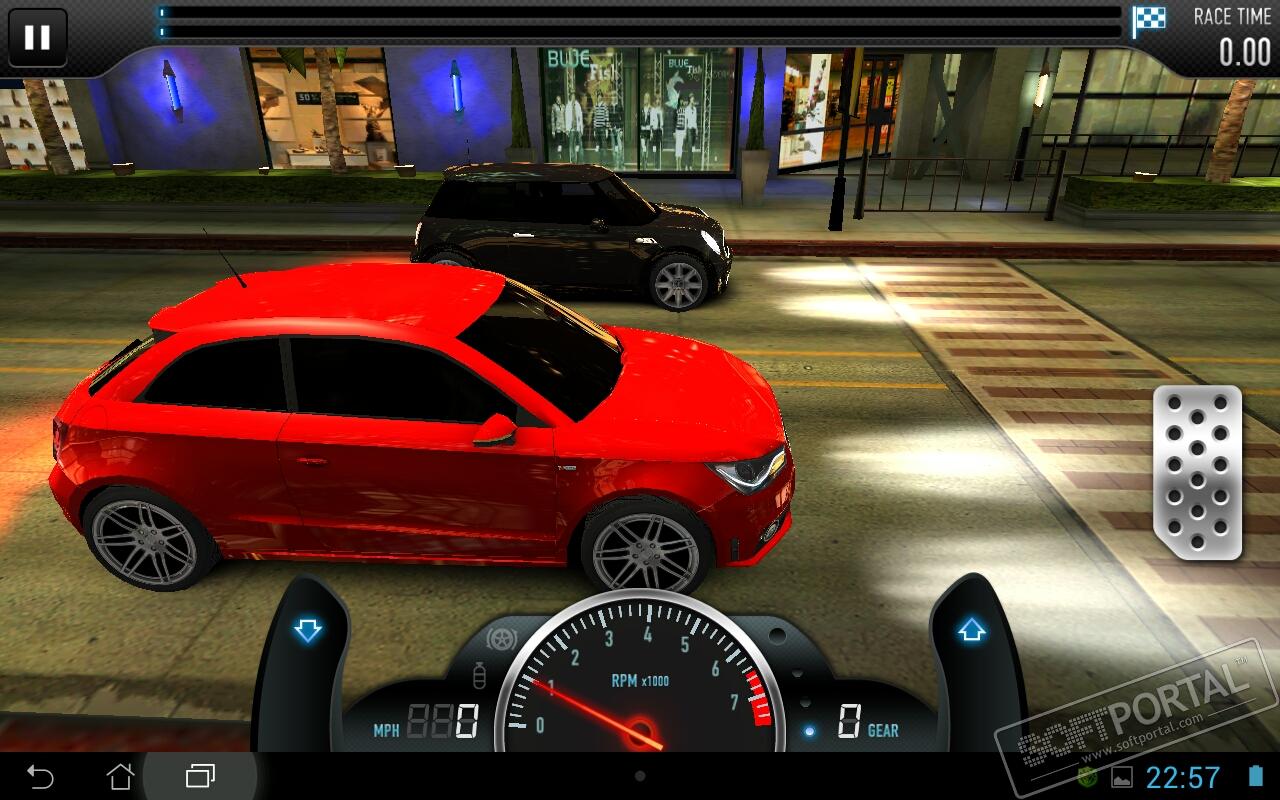1280x800 pixels.
Task: Tap the metal gas pedal
Action: 1197,471
